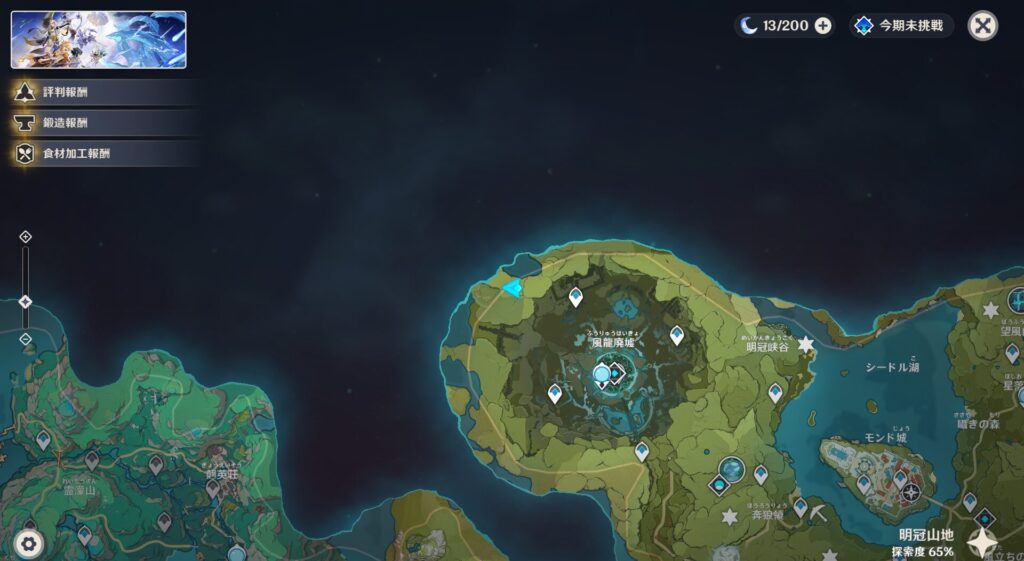The width and height of the screenshot is (1024, 561).
Task: Zoom in using the map slider plus
Action: 26,237
